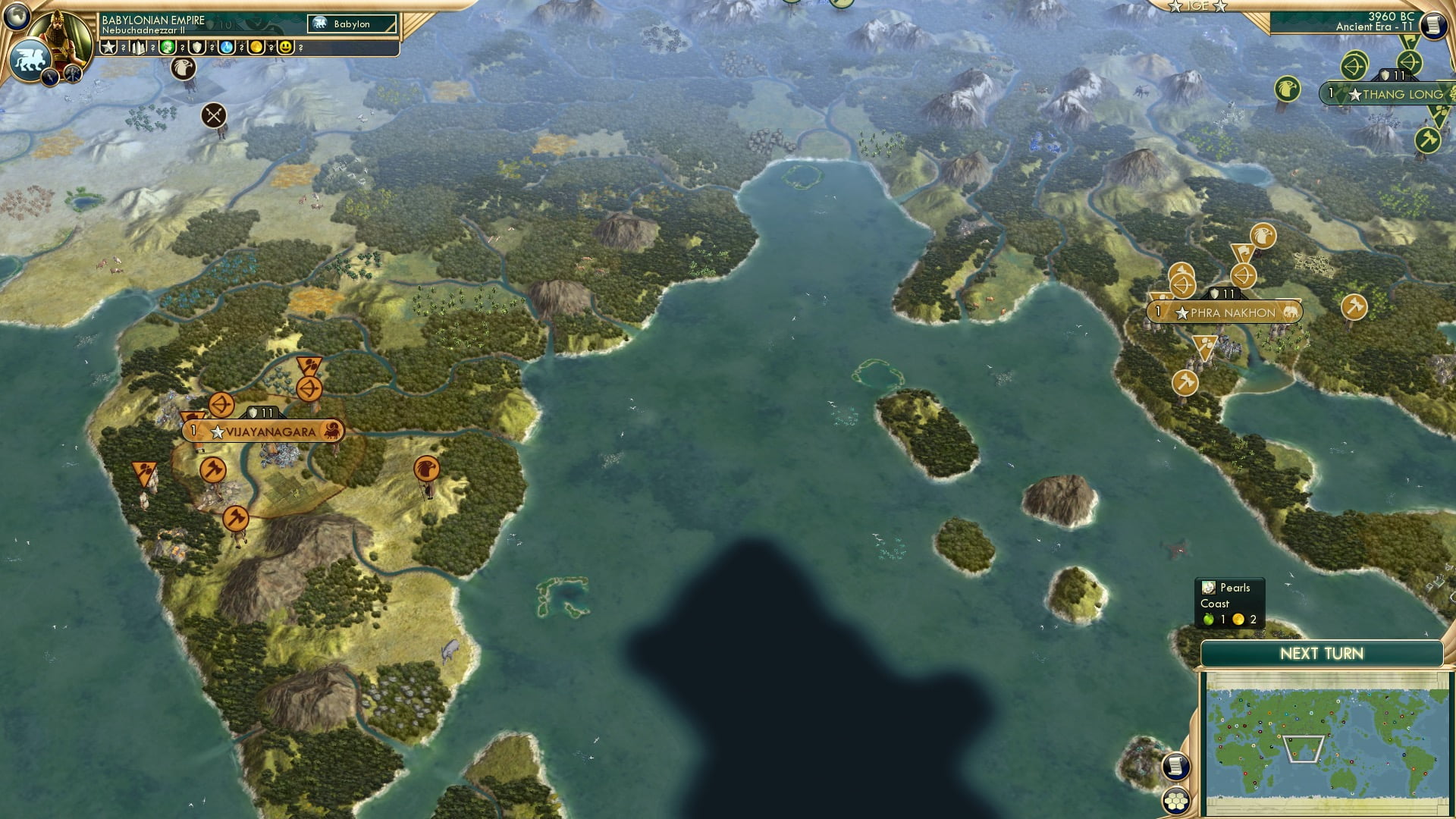
Task: Click the gold coin icon in the status bar
Action: tap(257, 47)
